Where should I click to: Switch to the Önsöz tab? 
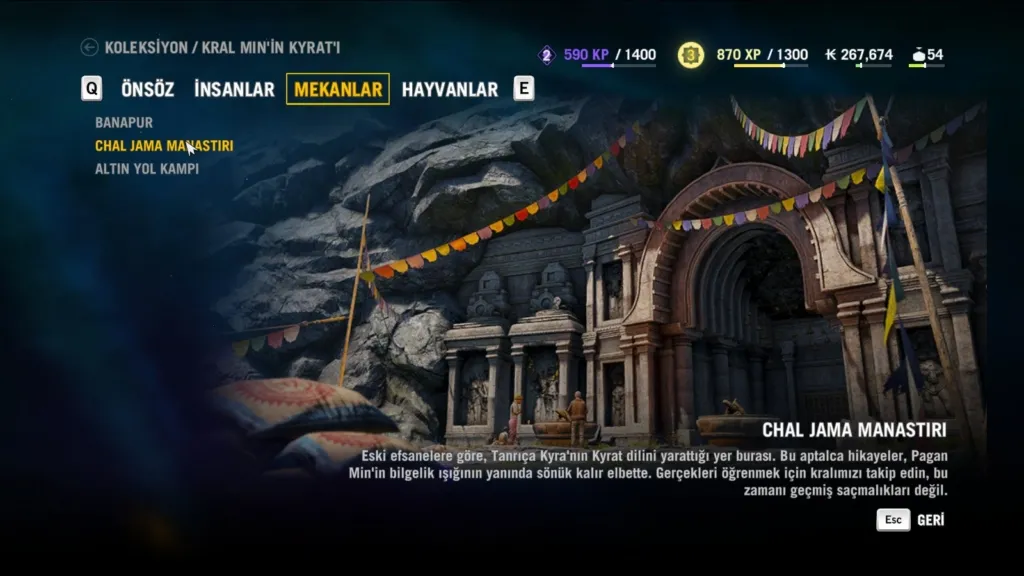[147, 89]
